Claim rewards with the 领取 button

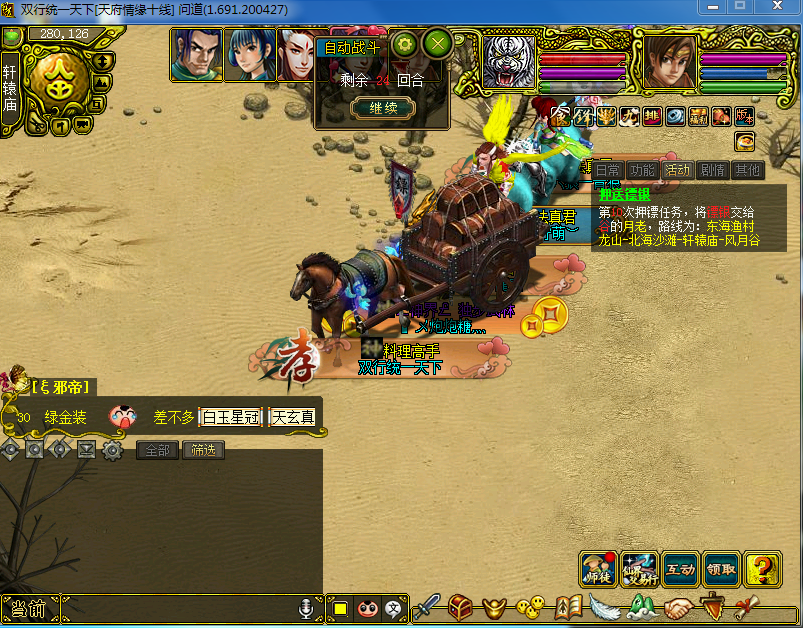(721, 569)
